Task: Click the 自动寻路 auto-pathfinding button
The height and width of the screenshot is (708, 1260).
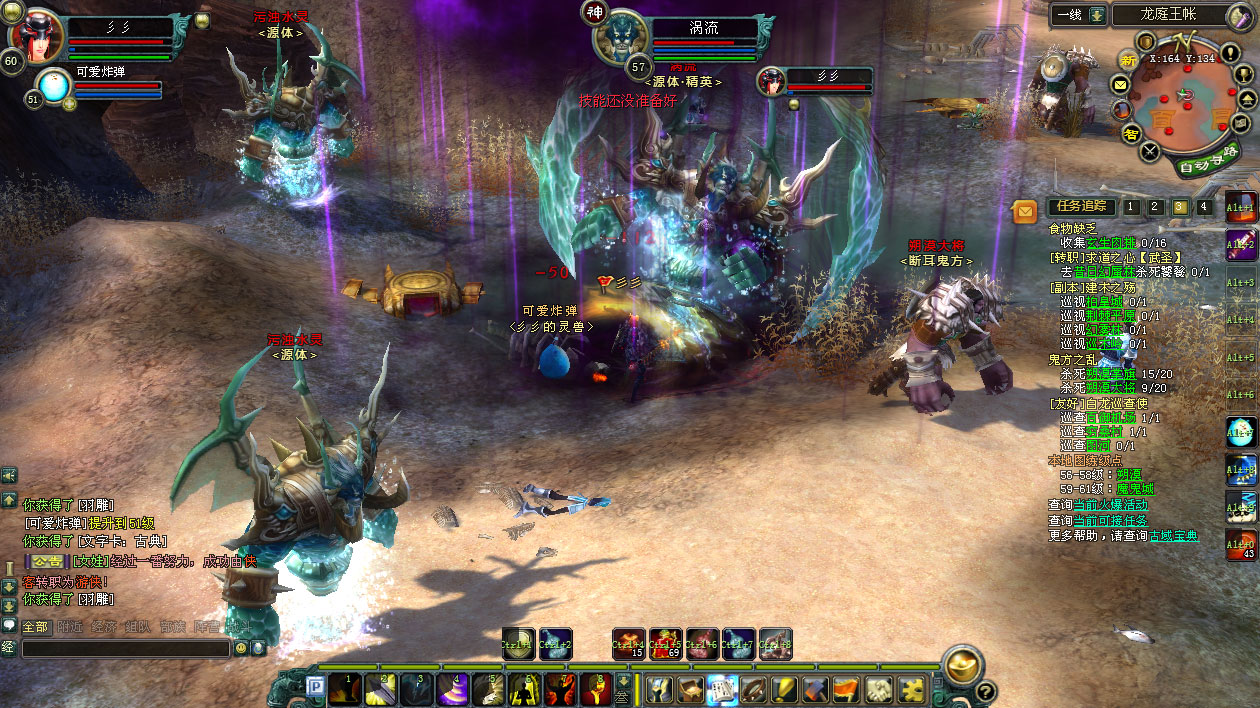Action: [x=1207, y=160]
